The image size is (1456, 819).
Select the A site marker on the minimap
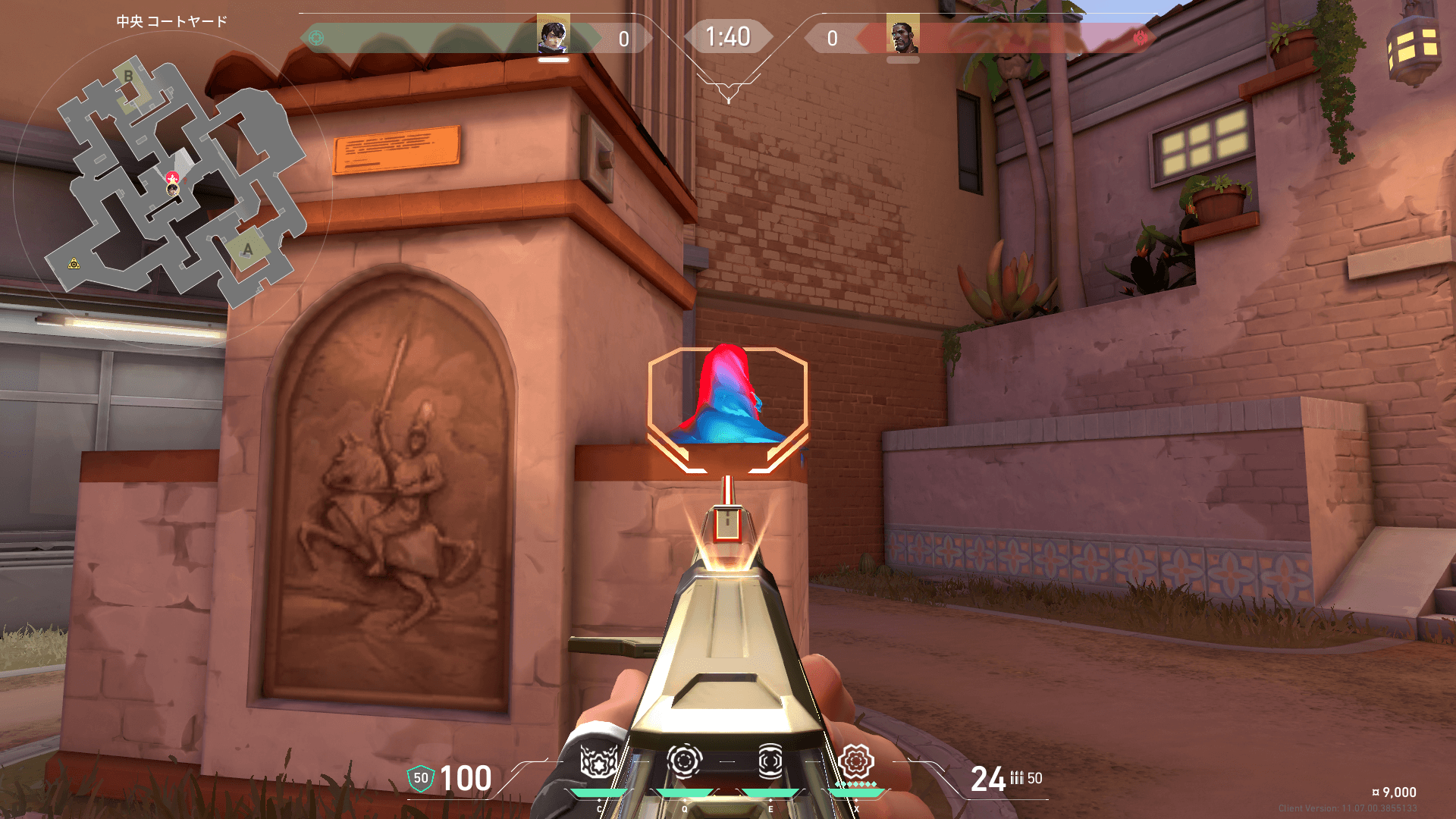point(247,249)
